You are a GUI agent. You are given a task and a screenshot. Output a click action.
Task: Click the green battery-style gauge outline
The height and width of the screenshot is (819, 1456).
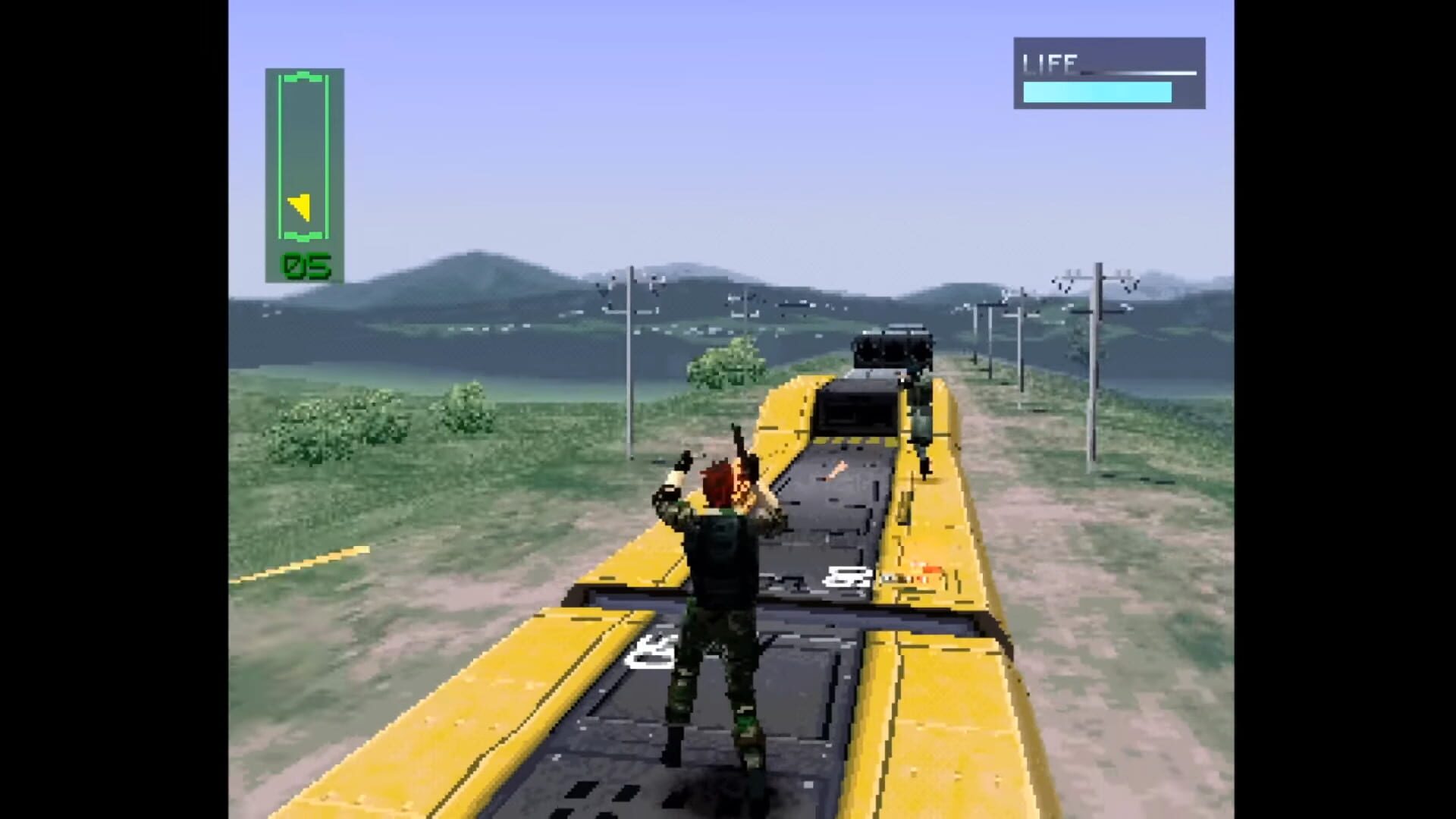point(302,152)
